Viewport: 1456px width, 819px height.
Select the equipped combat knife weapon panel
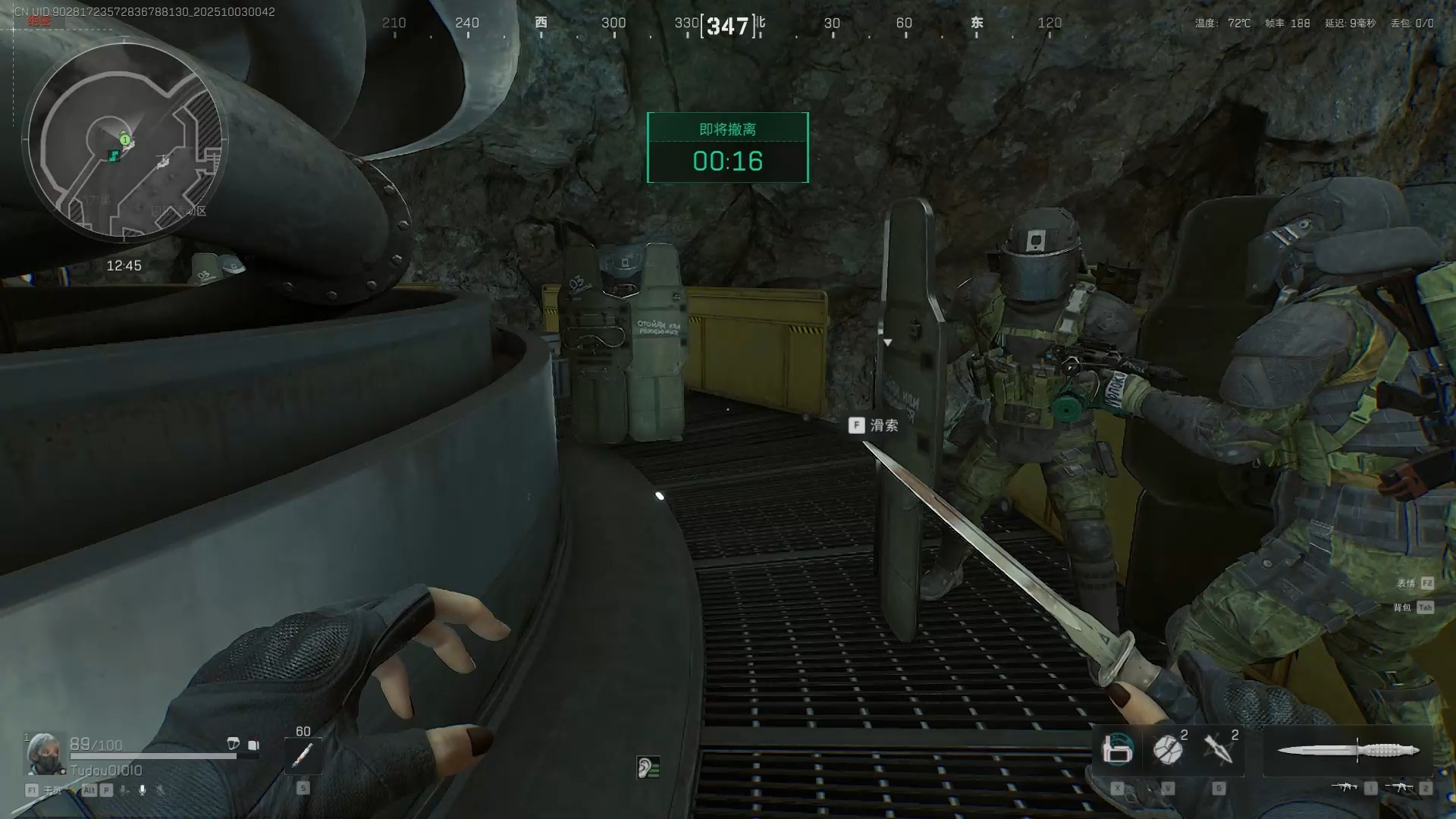click(1348, 751)
